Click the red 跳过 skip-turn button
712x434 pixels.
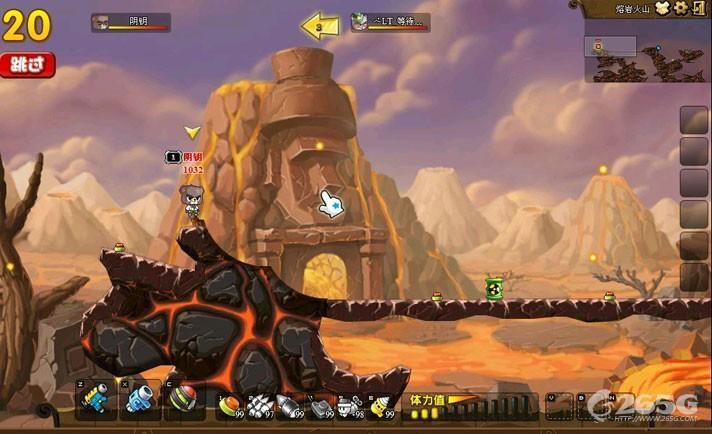click(x=26, y=65)
